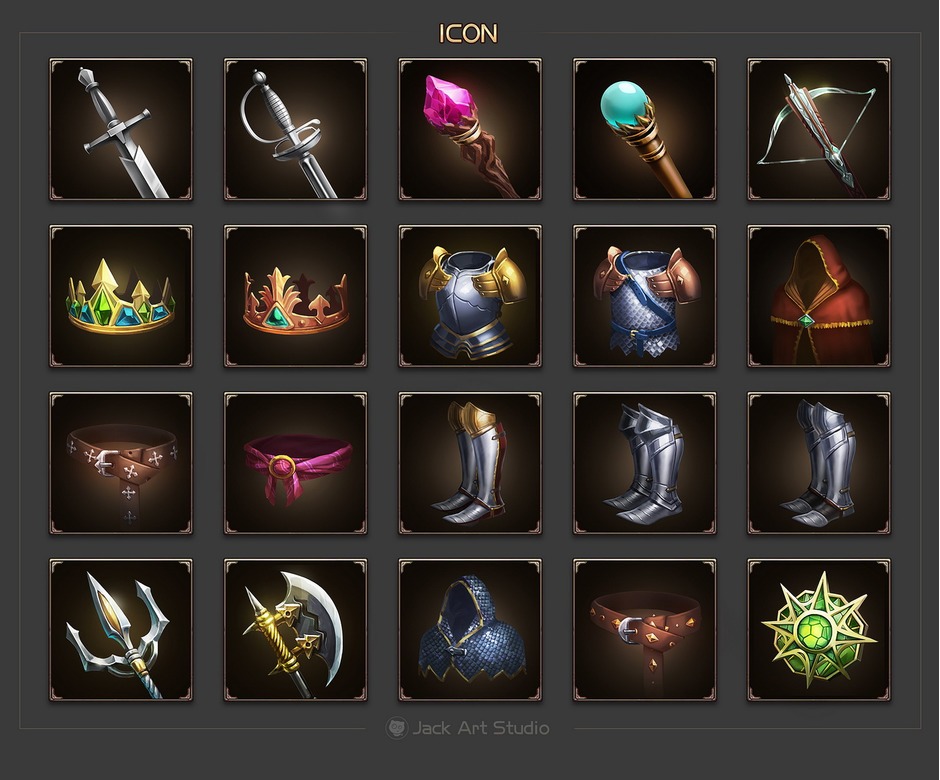Pick the pink sash with gold ring
The image size is (940, 780).
(x=295, y=463)
